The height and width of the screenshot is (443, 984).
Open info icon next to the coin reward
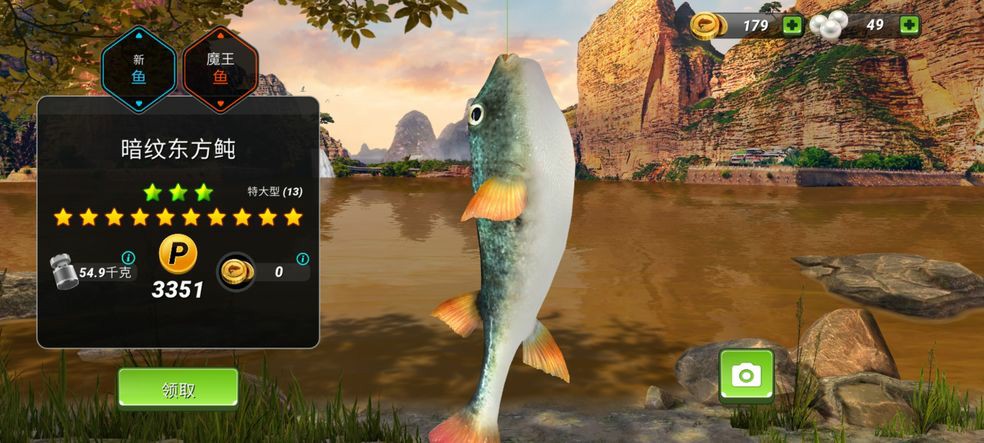point(302,259)
